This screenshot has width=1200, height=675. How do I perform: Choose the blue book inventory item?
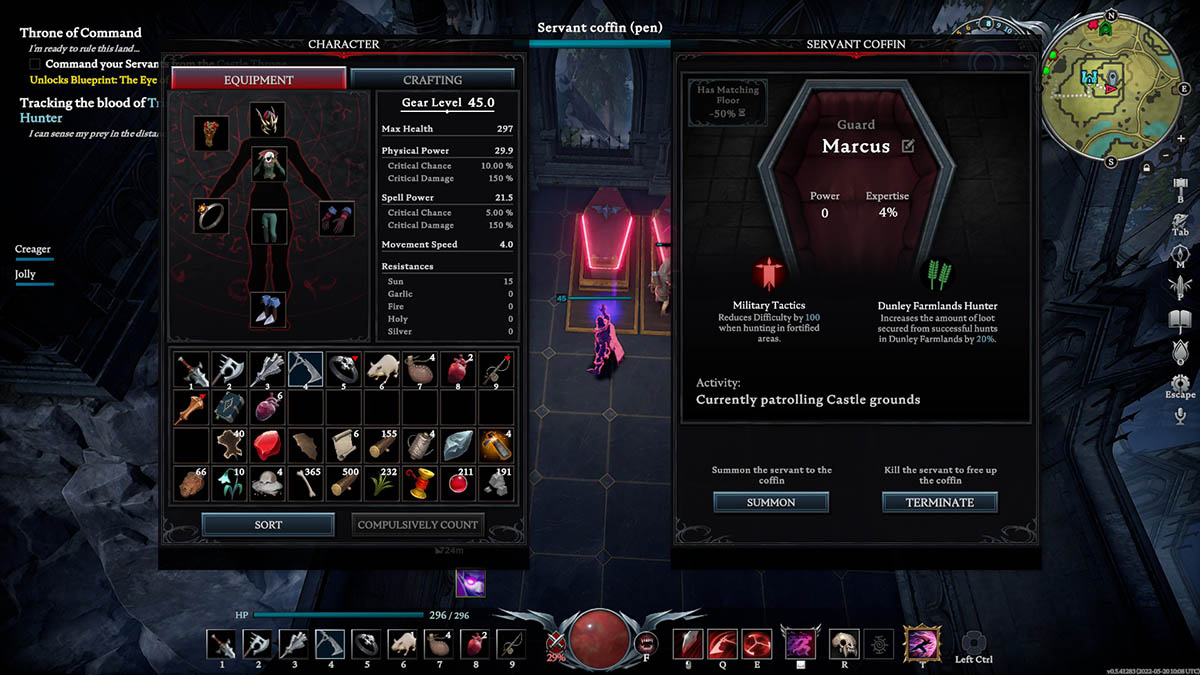pyautogui.click(x=229, y=407)
